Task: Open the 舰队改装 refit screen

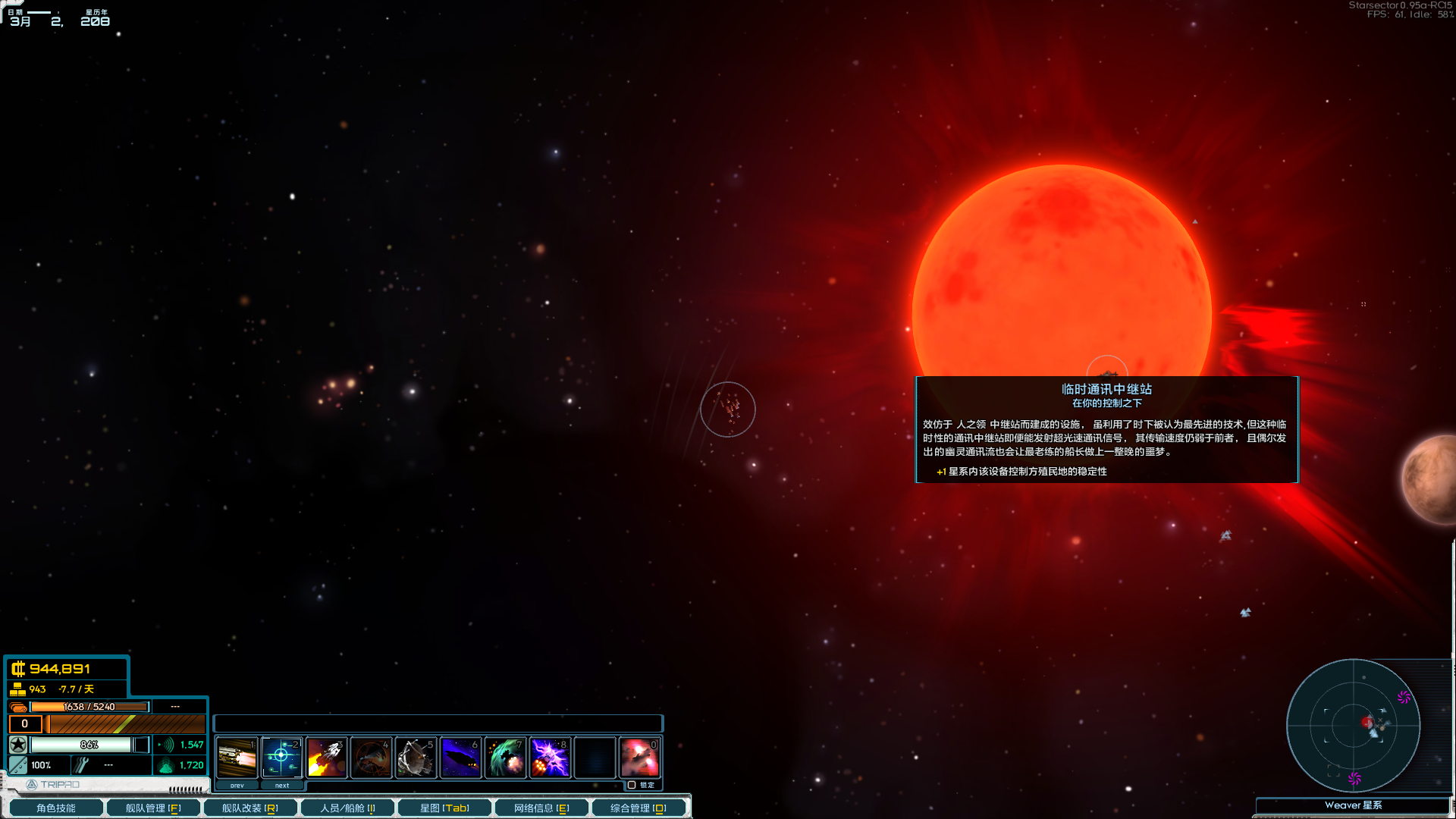Action: (x=249, y=808)
